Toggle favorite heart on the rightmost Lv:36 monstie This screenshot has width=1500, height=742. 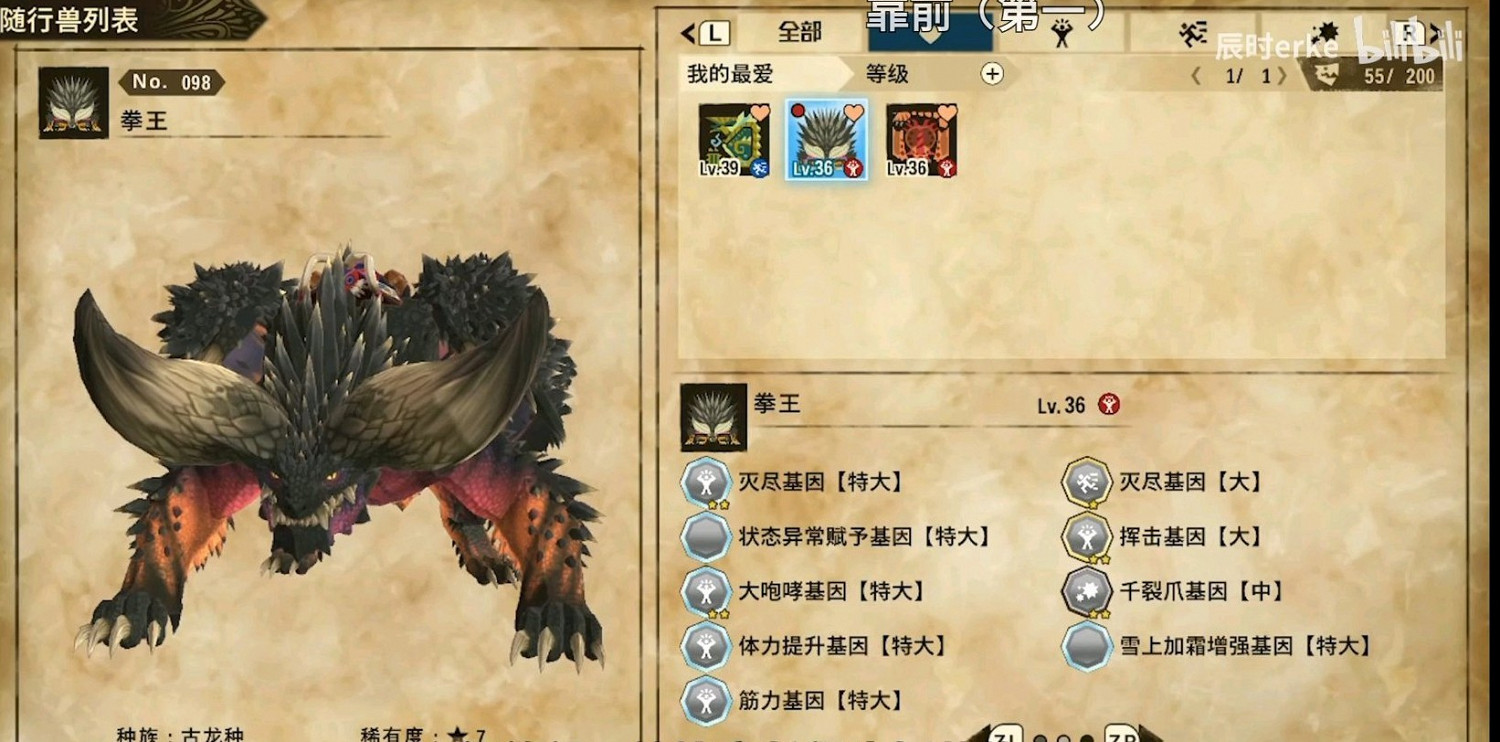946,113
